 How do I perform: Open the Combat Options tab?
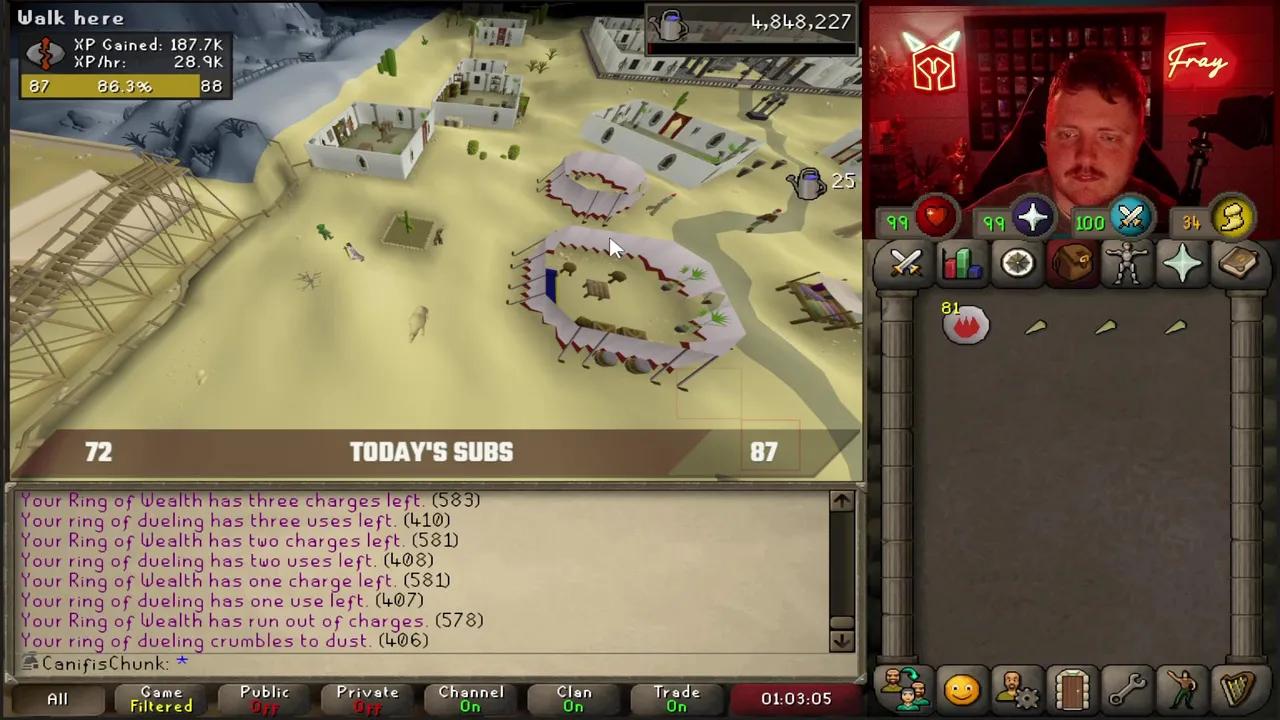[905, 262]
